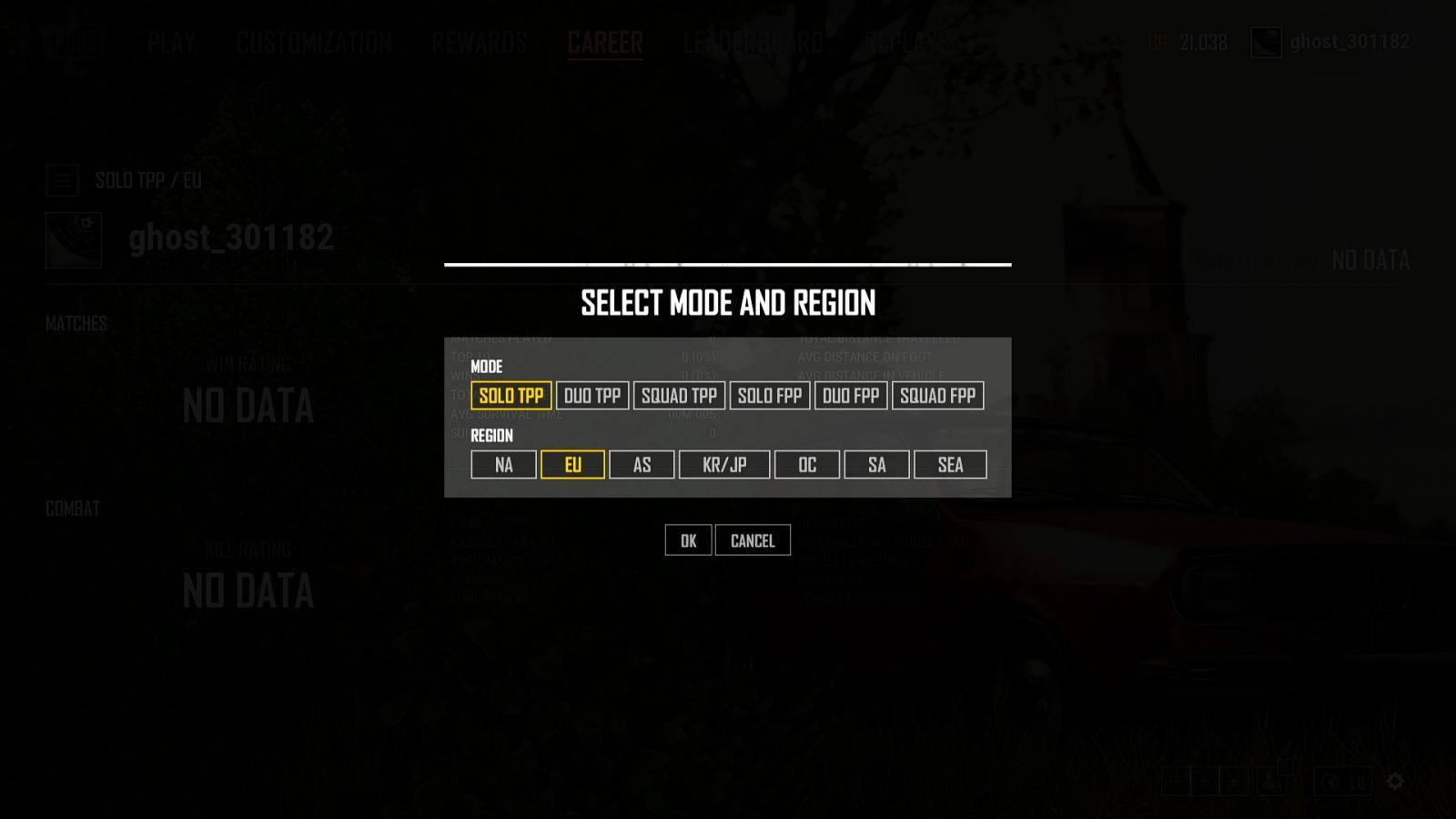Select the NA region
1456x819 pixels.
click(x=503, y=465)
